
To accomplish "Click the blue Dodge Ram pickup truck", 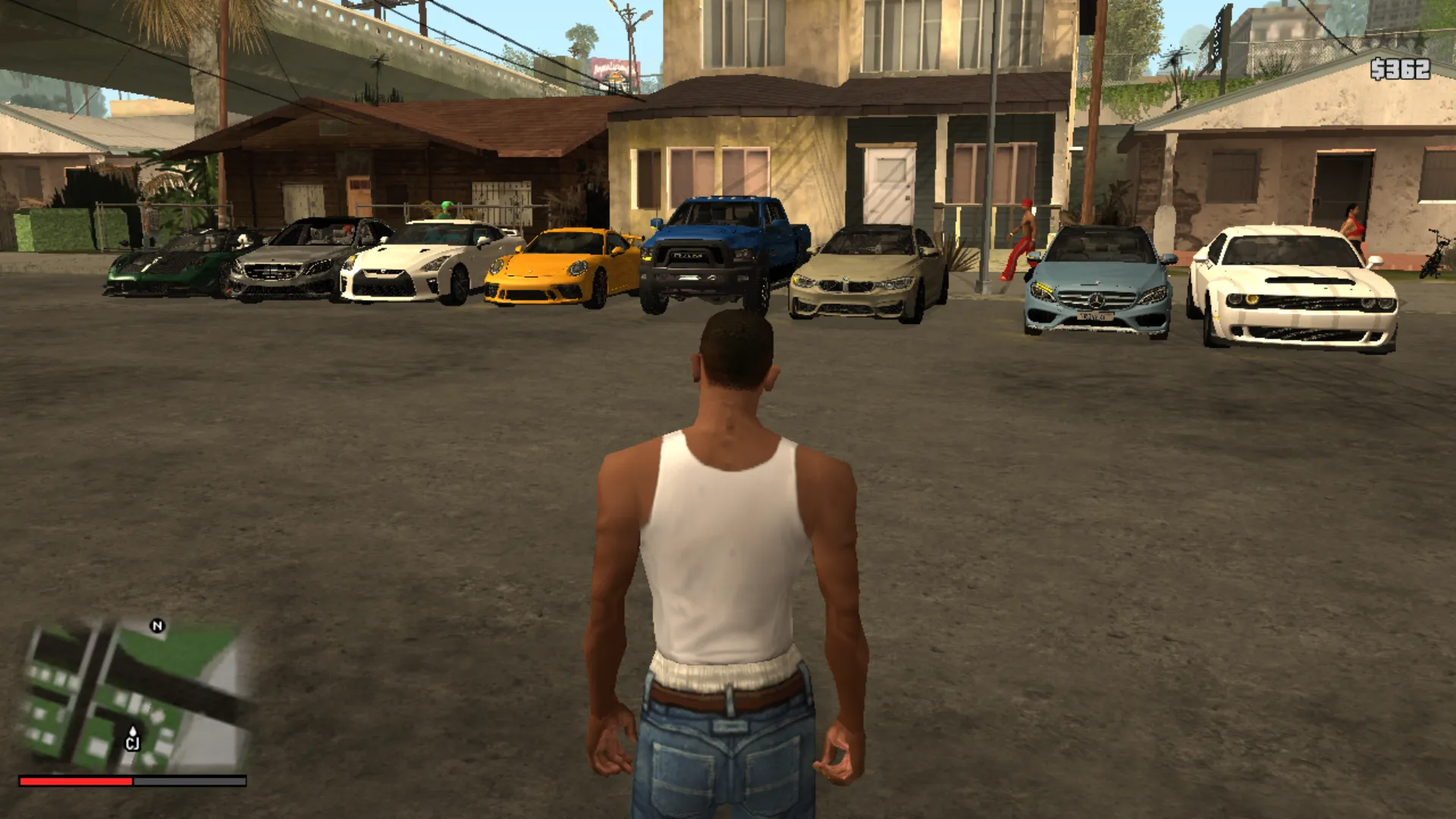I will (720, 258).
